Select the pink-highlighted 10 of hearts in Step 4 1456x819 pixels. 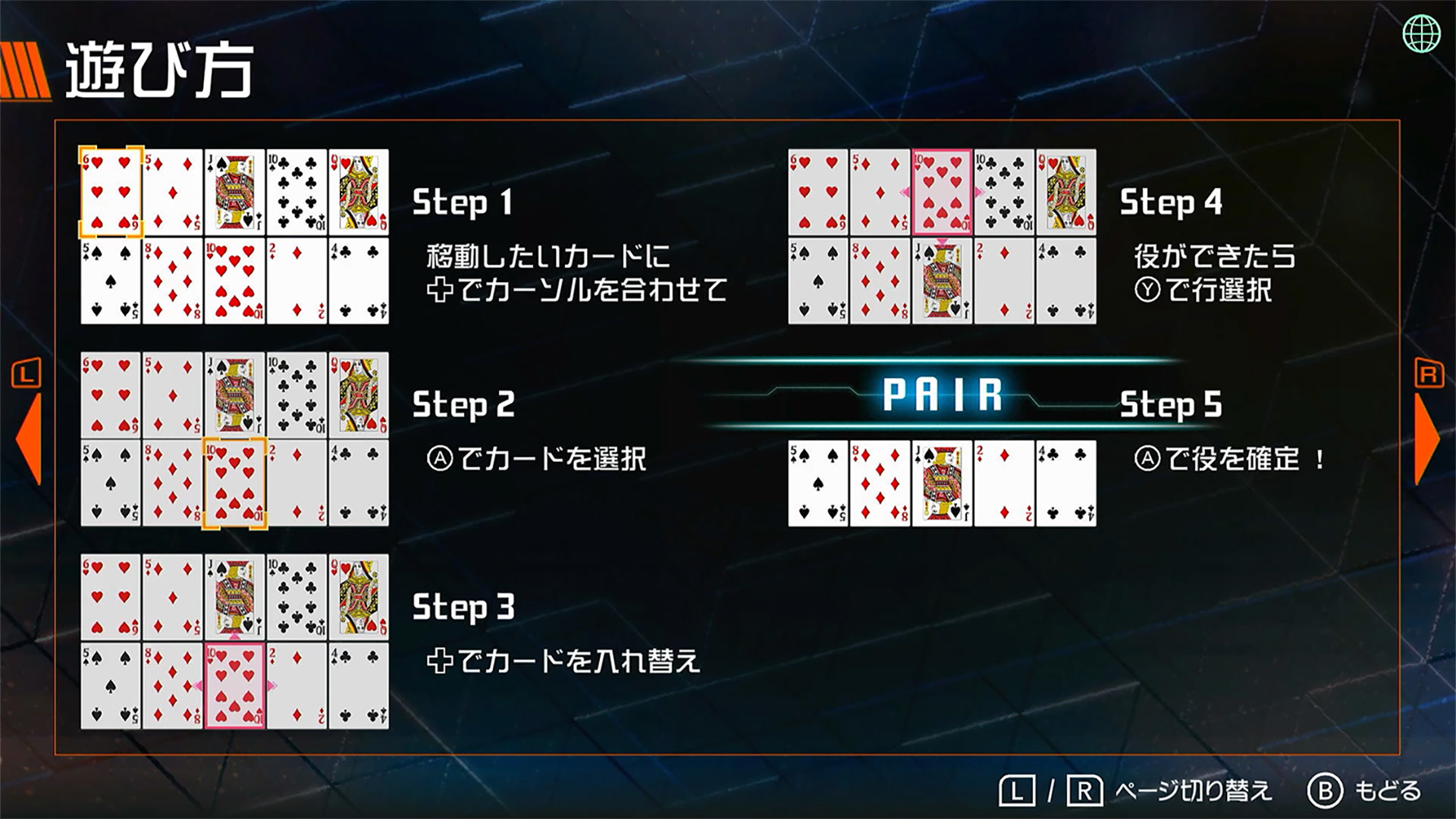coord(940,190)
